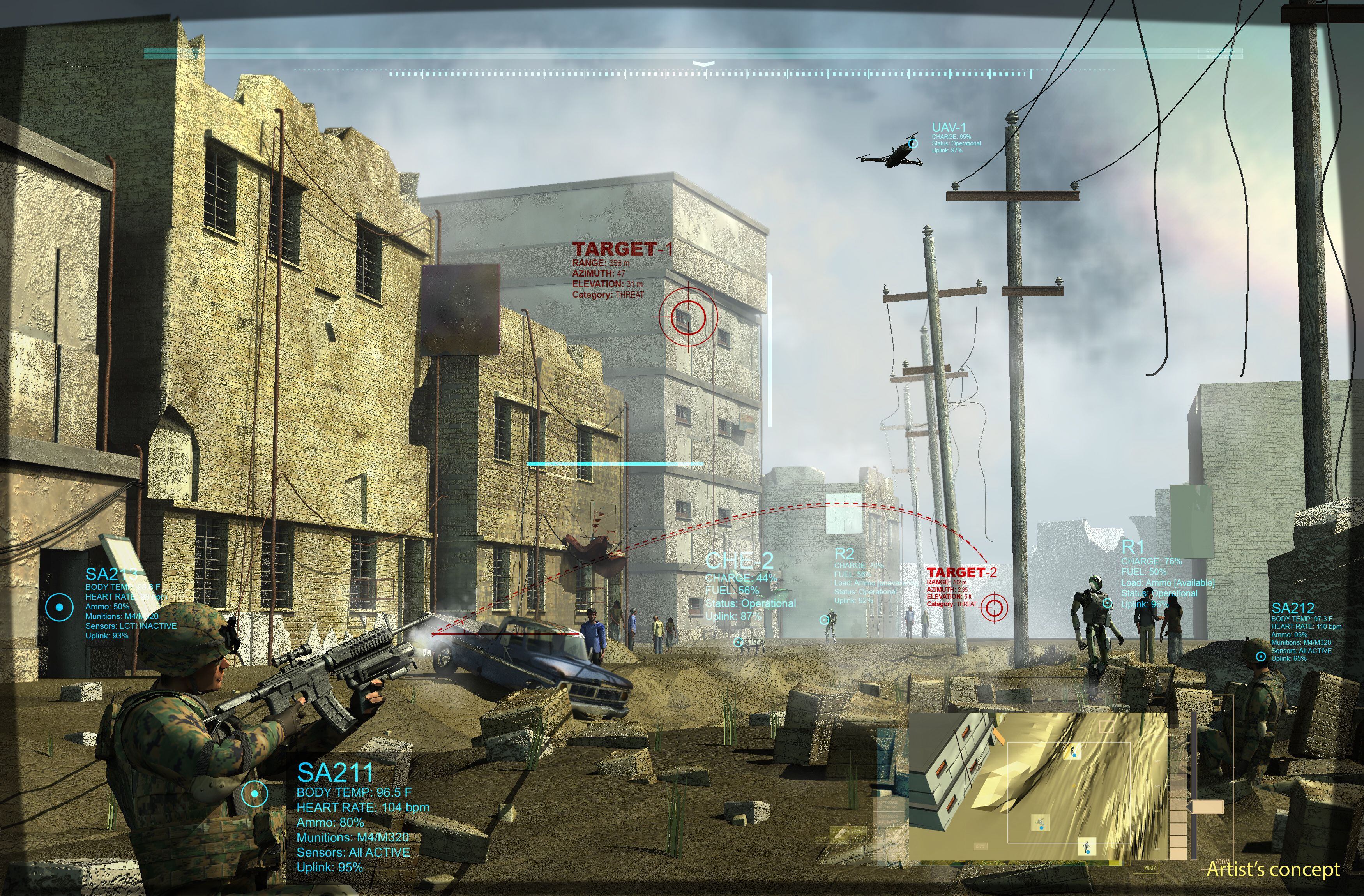Lock onto the TARGET-1 red reticle
The width and height of the screenshot is (1364, 896).
coord(688,316)
